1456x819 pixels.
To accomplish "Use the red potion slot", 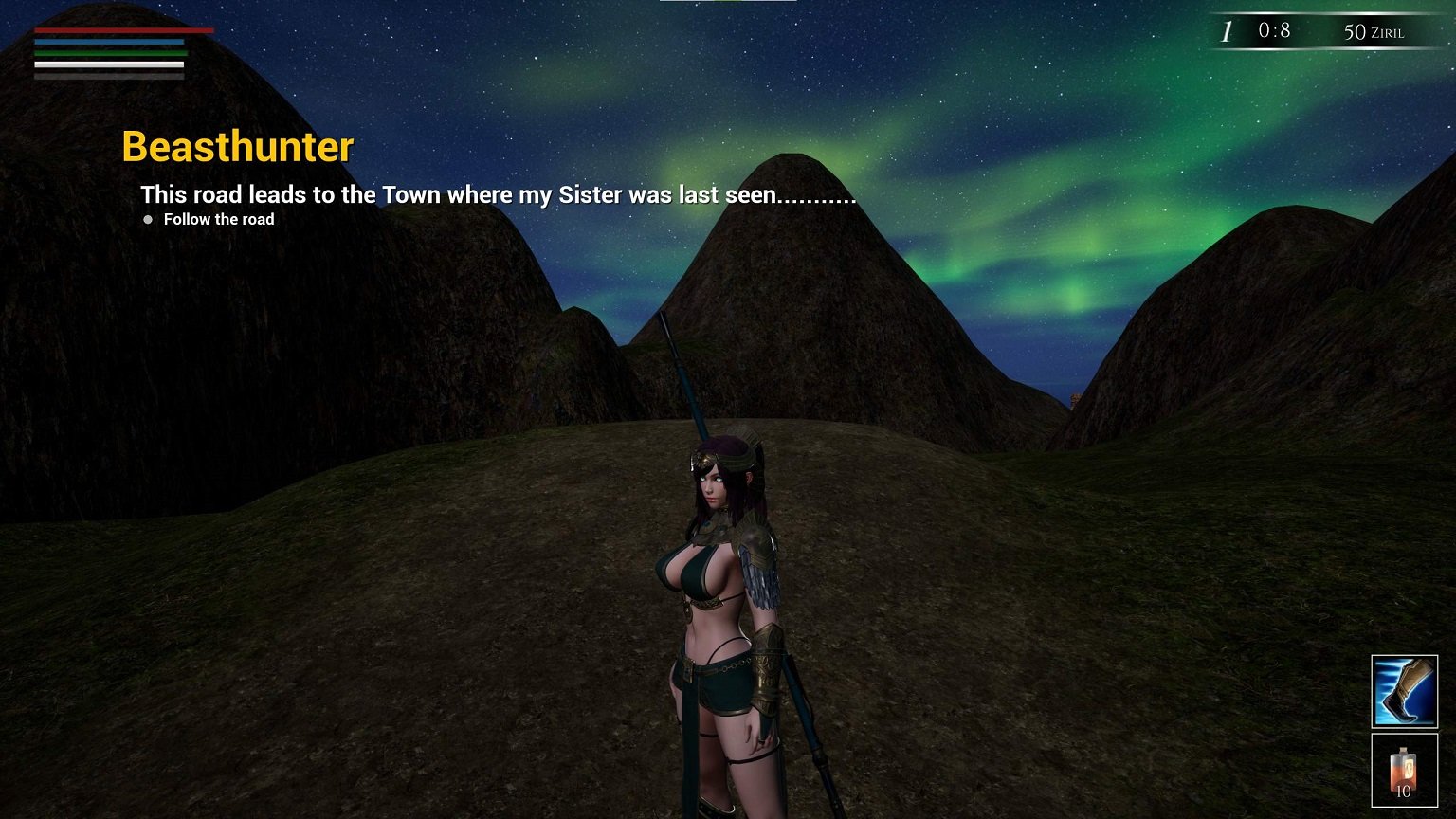I will pyautogui.click(x=1404, y=770).
